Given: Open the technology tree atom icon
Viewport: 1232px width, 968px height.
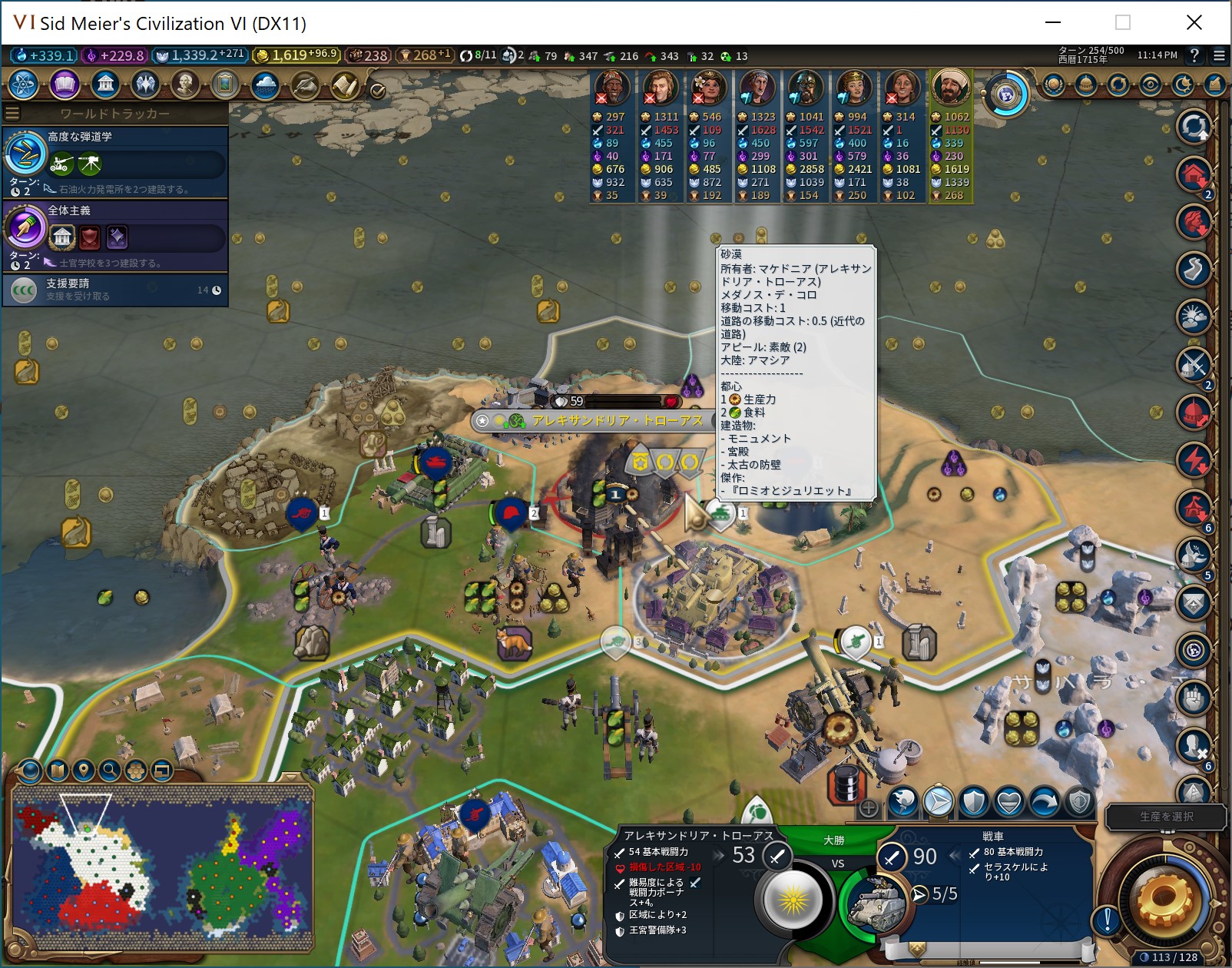Looking at the screenshot, I should point(23,85).
